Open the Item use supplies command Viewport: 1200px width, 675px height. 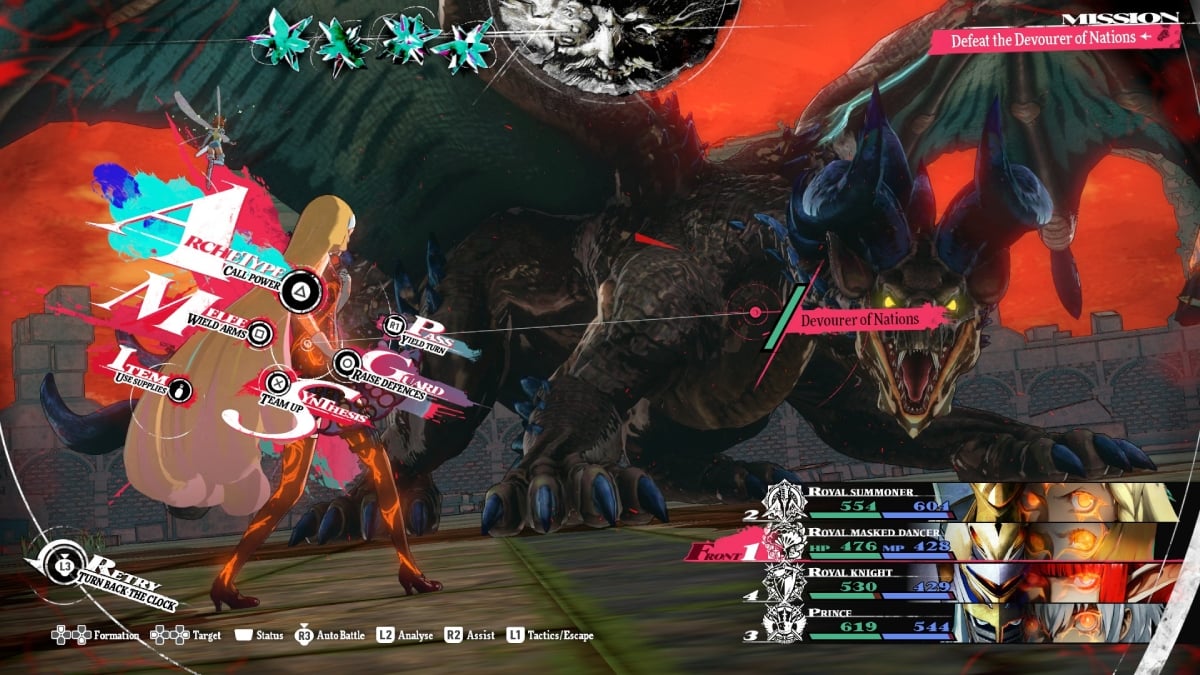click(180, 389)
